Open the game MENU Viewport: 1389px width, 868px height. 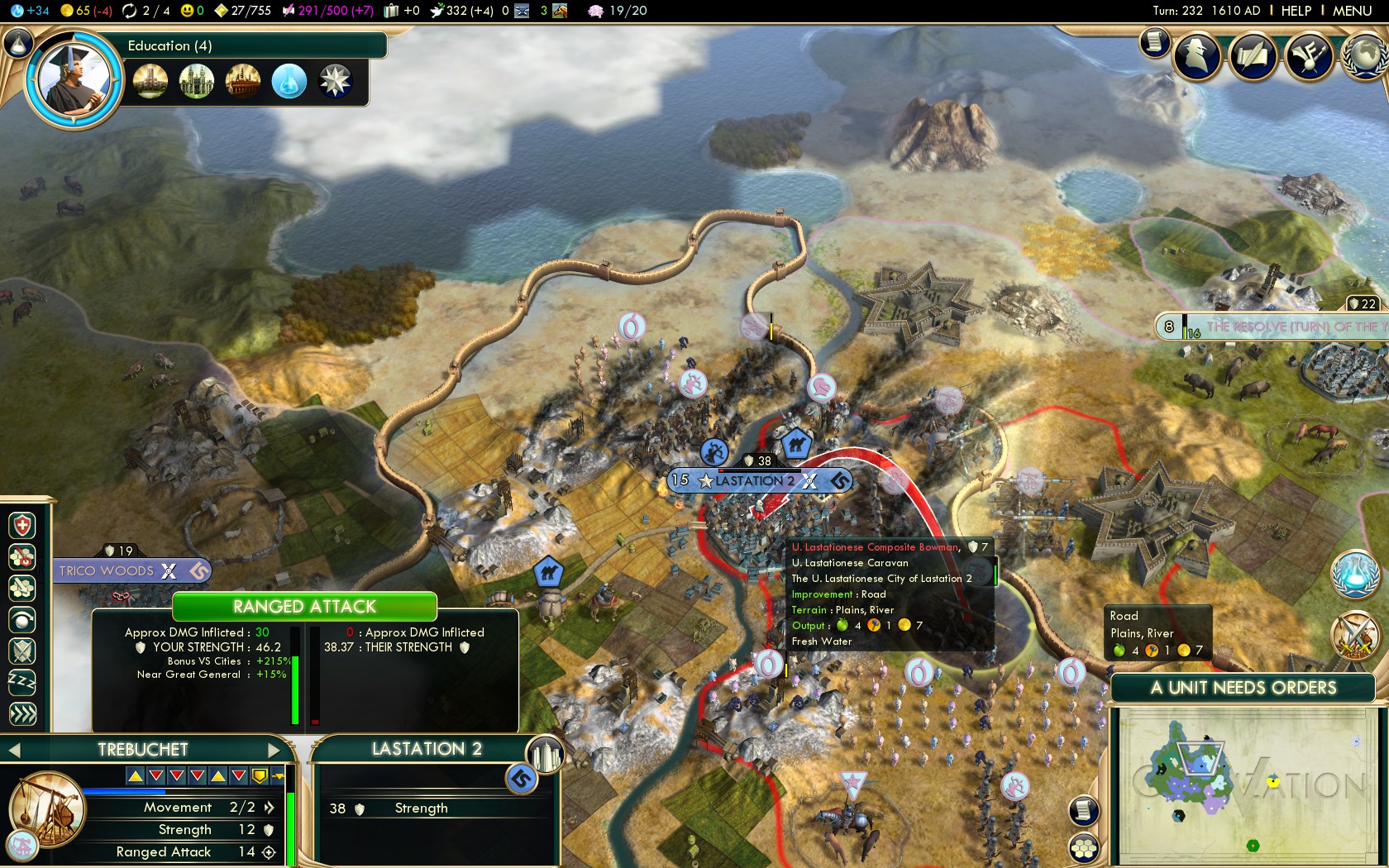point(1352,11)
